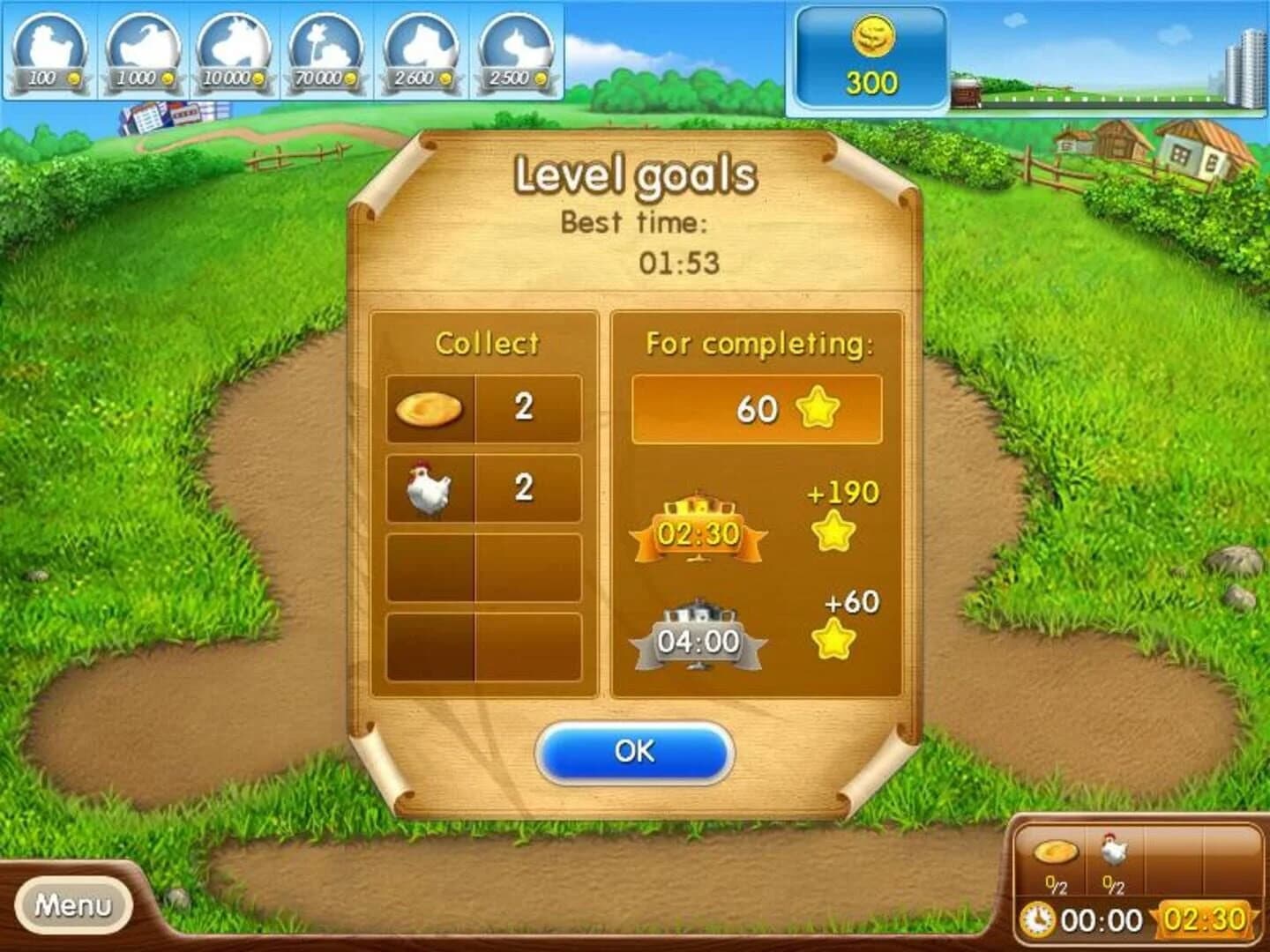Click the 60-star completion reward banner

pos(757,407)
